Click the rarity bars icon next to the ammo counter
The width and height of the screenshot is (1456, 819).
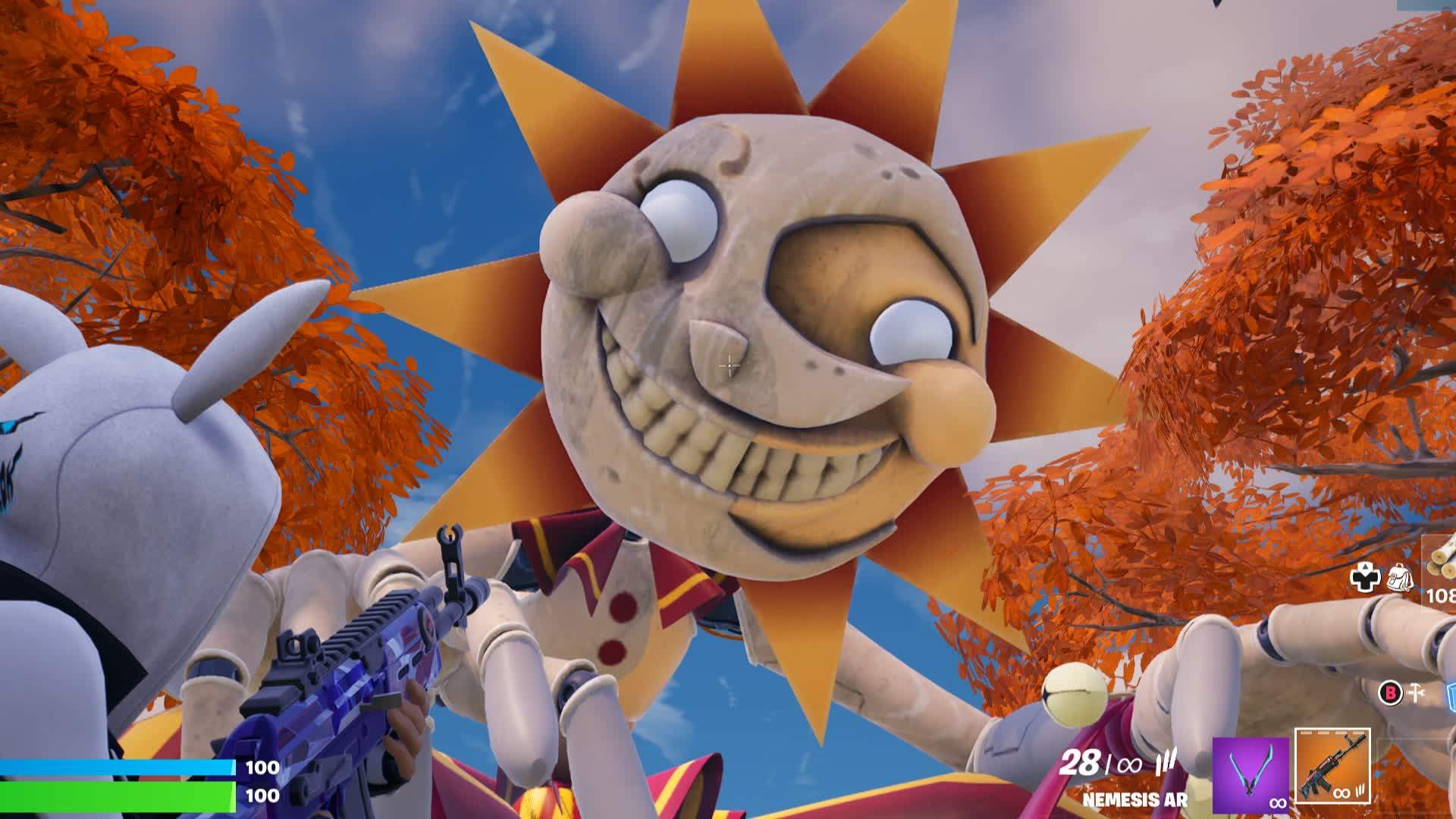pyautogui.click(x=1166, y=762)
